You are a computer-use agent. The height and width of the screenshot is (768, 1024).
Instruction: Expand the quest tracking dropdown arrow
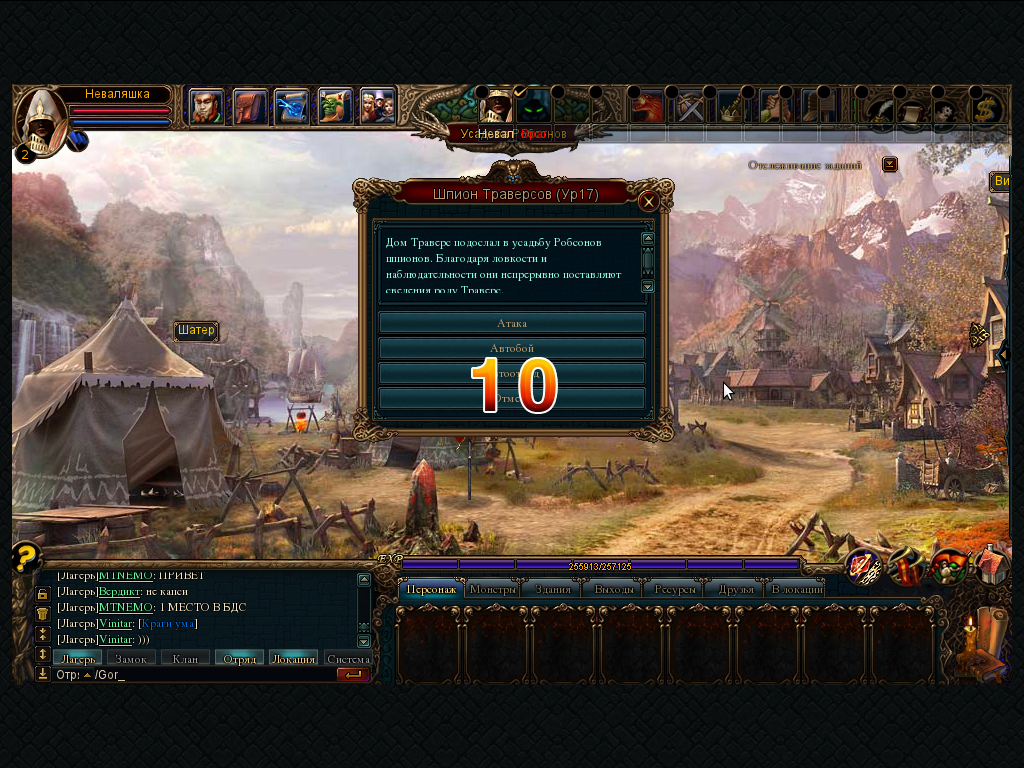tap(890, 164)
